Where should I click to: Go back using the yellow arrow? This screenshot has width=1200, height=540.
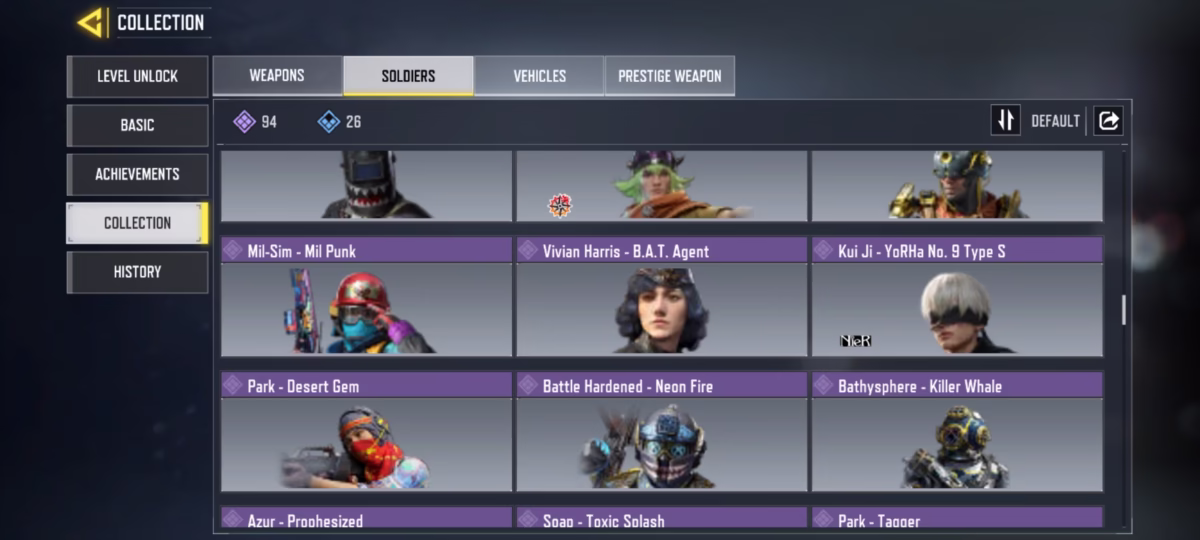point(90,22)
